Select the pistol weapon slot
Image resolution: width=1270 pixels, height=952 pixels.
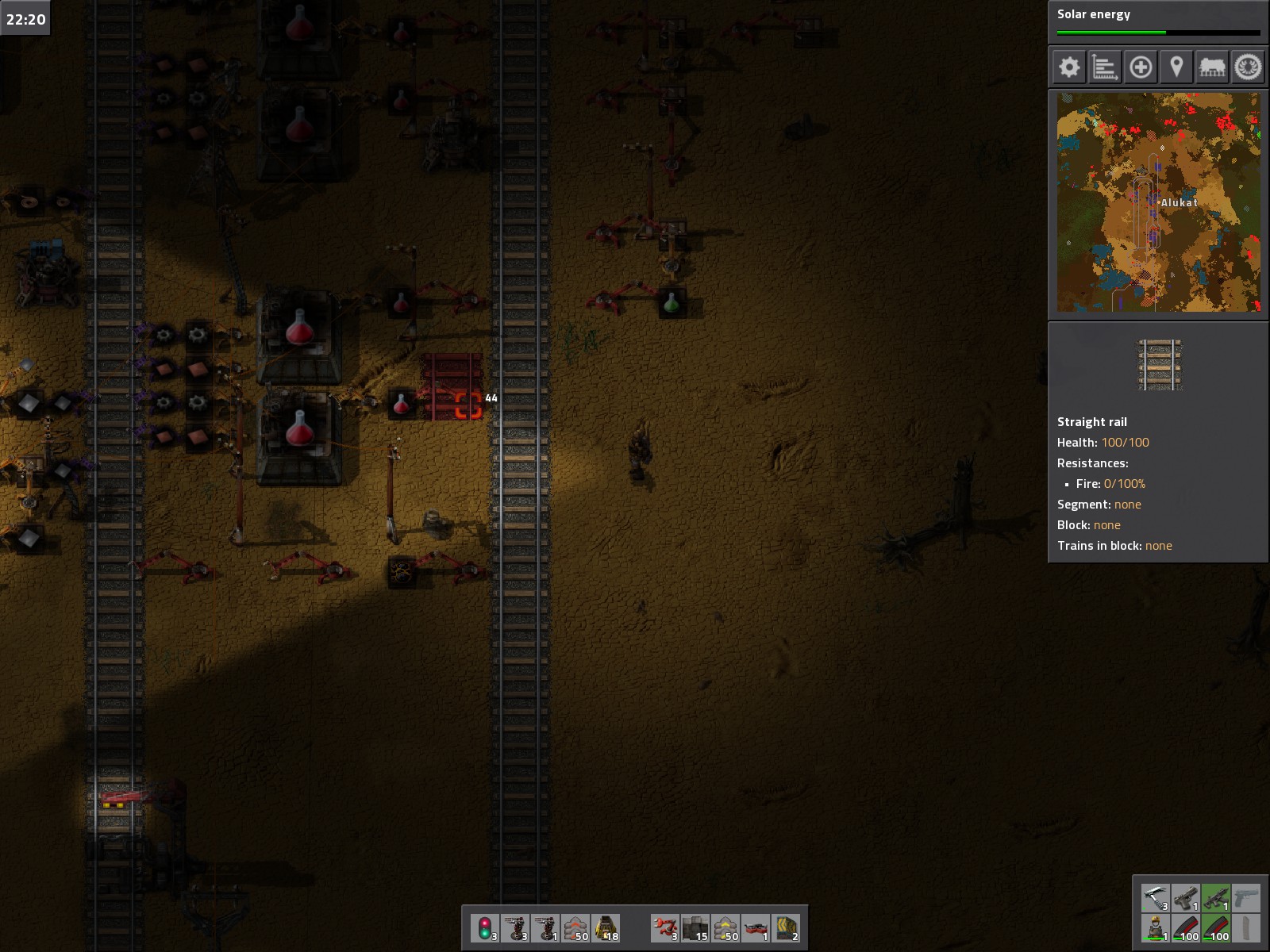[x=1186, y=898]
